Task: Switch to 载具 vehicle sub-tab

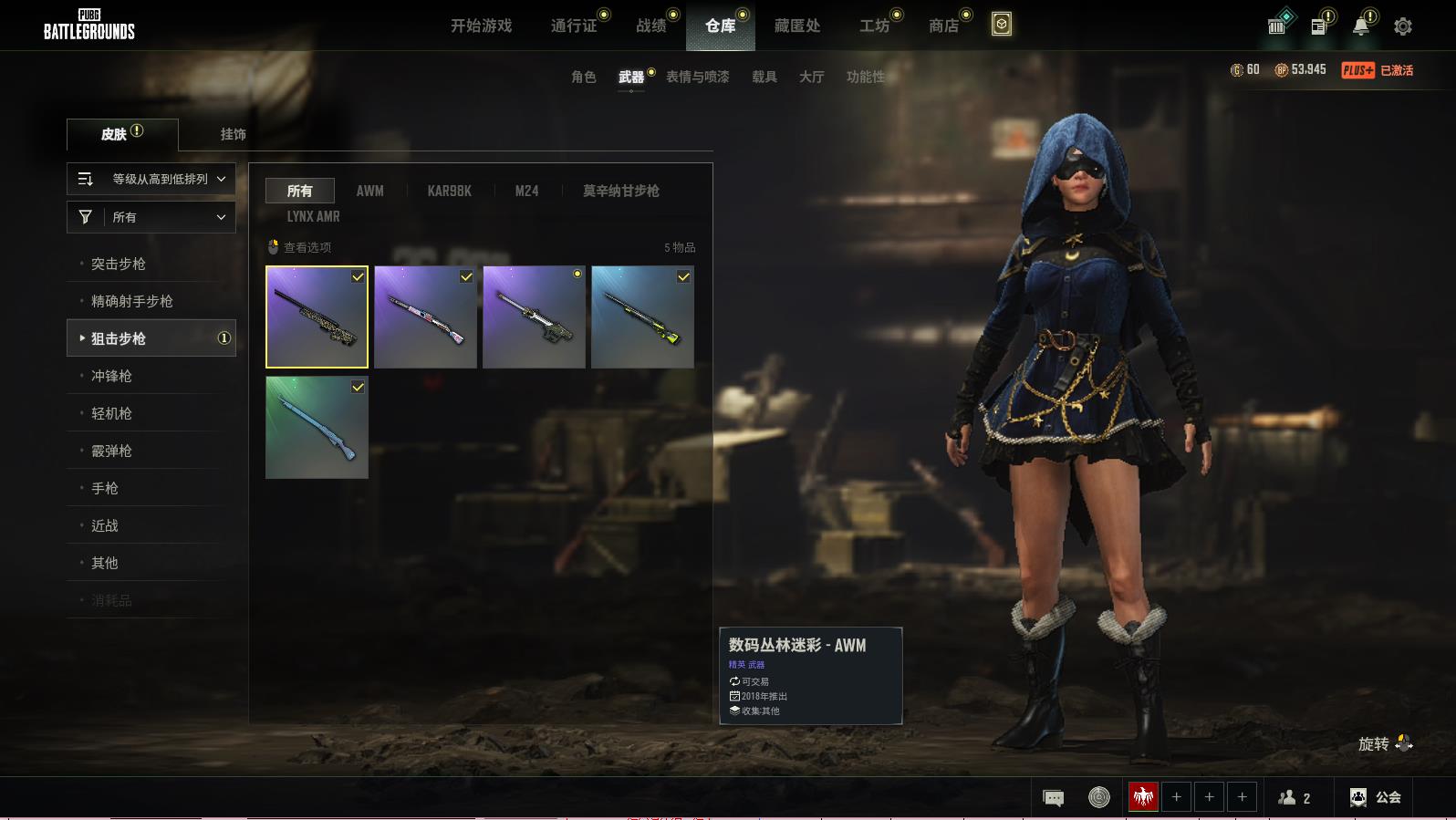Action: tap(764, 77)
